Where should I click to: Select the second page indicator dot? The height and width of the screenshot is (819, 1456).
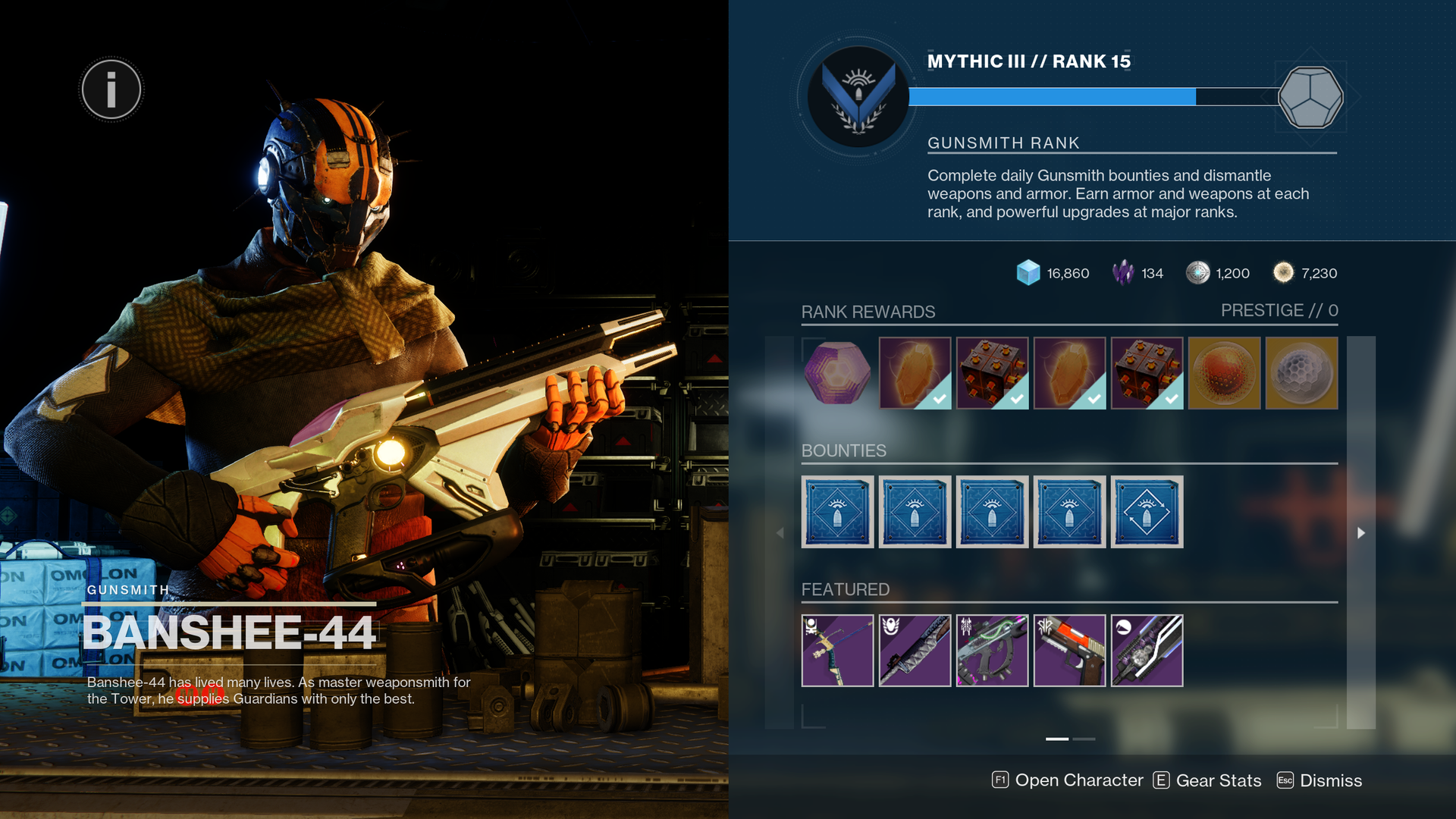1084,738
